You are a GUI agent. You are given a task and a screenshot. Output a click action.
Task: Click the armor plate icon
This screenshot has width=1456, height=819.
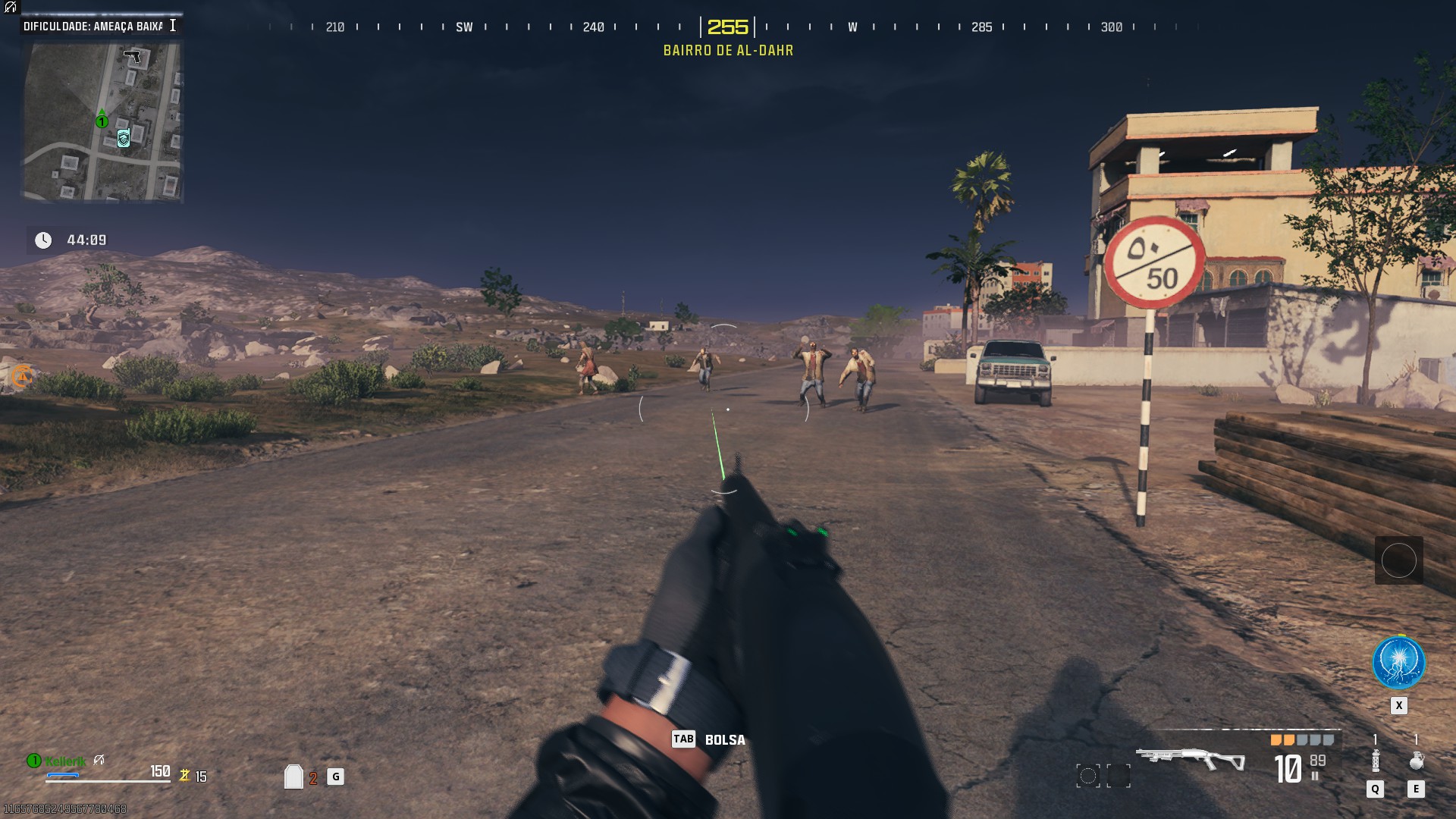point(293,777)
